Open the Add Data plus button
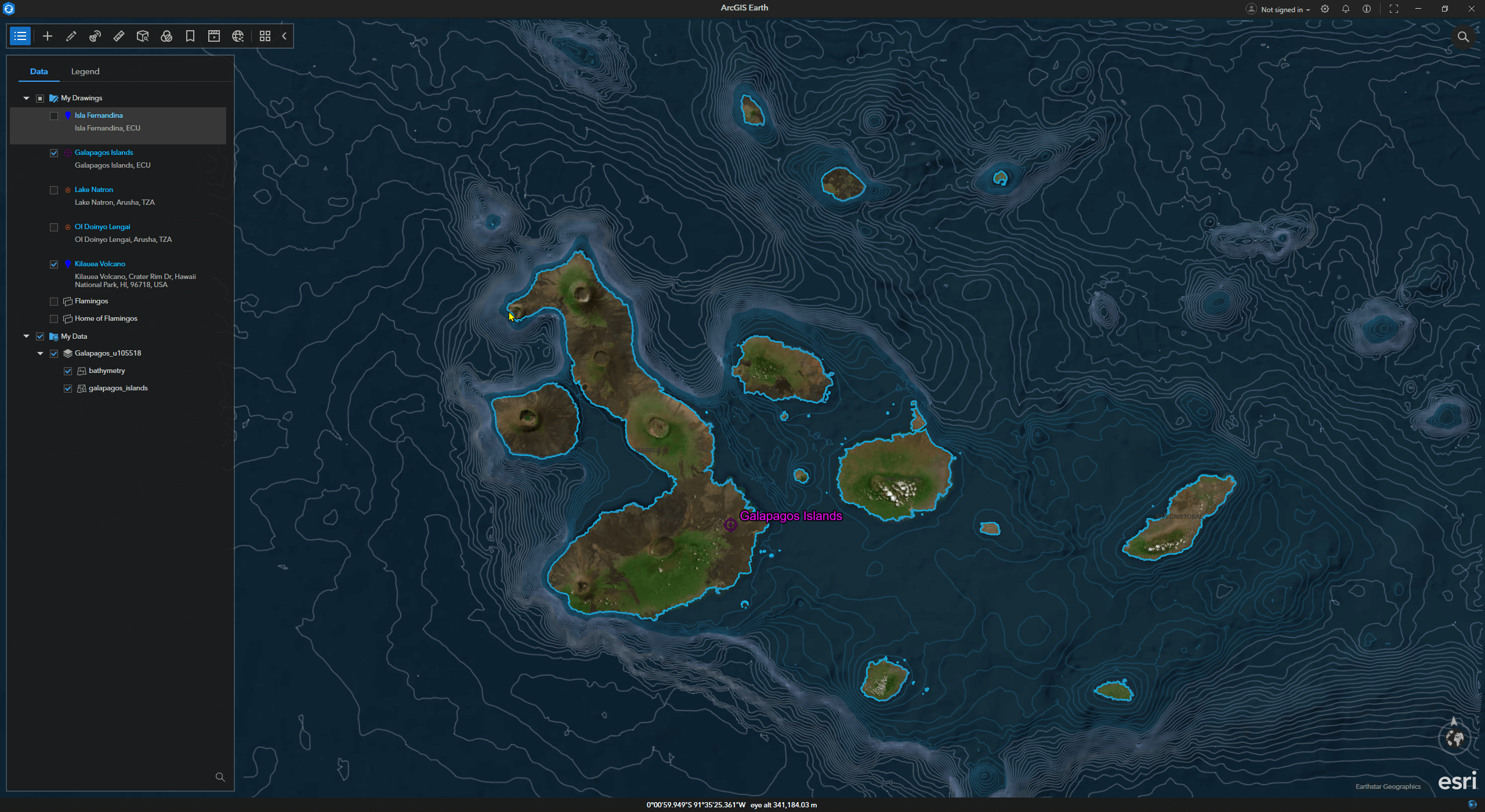 [x=48, y=36]
